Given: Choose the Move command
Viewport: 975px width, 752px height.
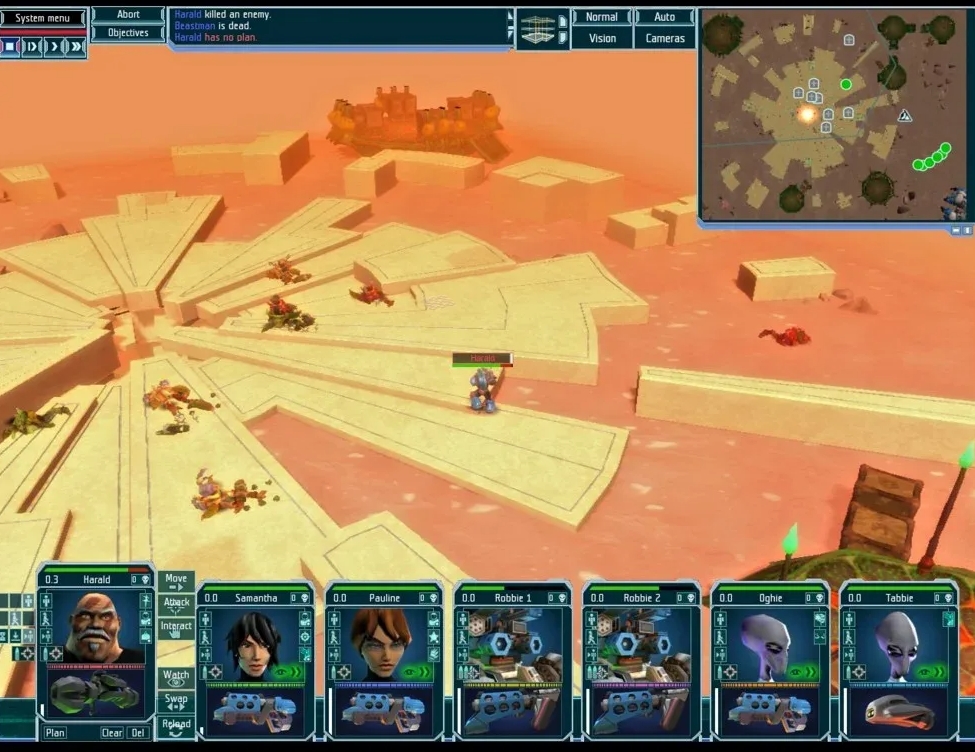Looking at the screenshot, I should click(x=176, y=581).
